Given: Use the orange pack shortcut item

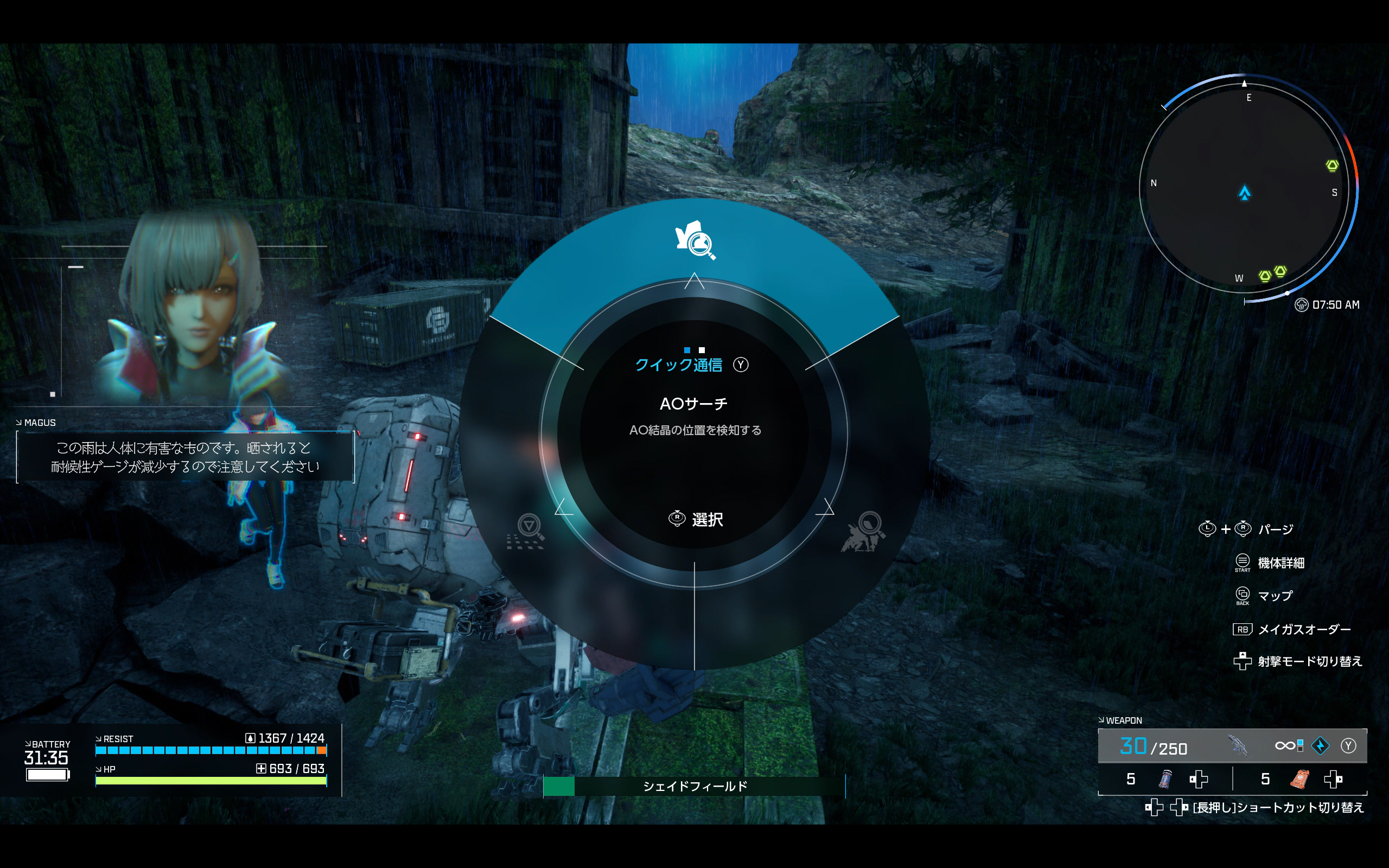Looking at the screenshot, I should click(1299, 779).
